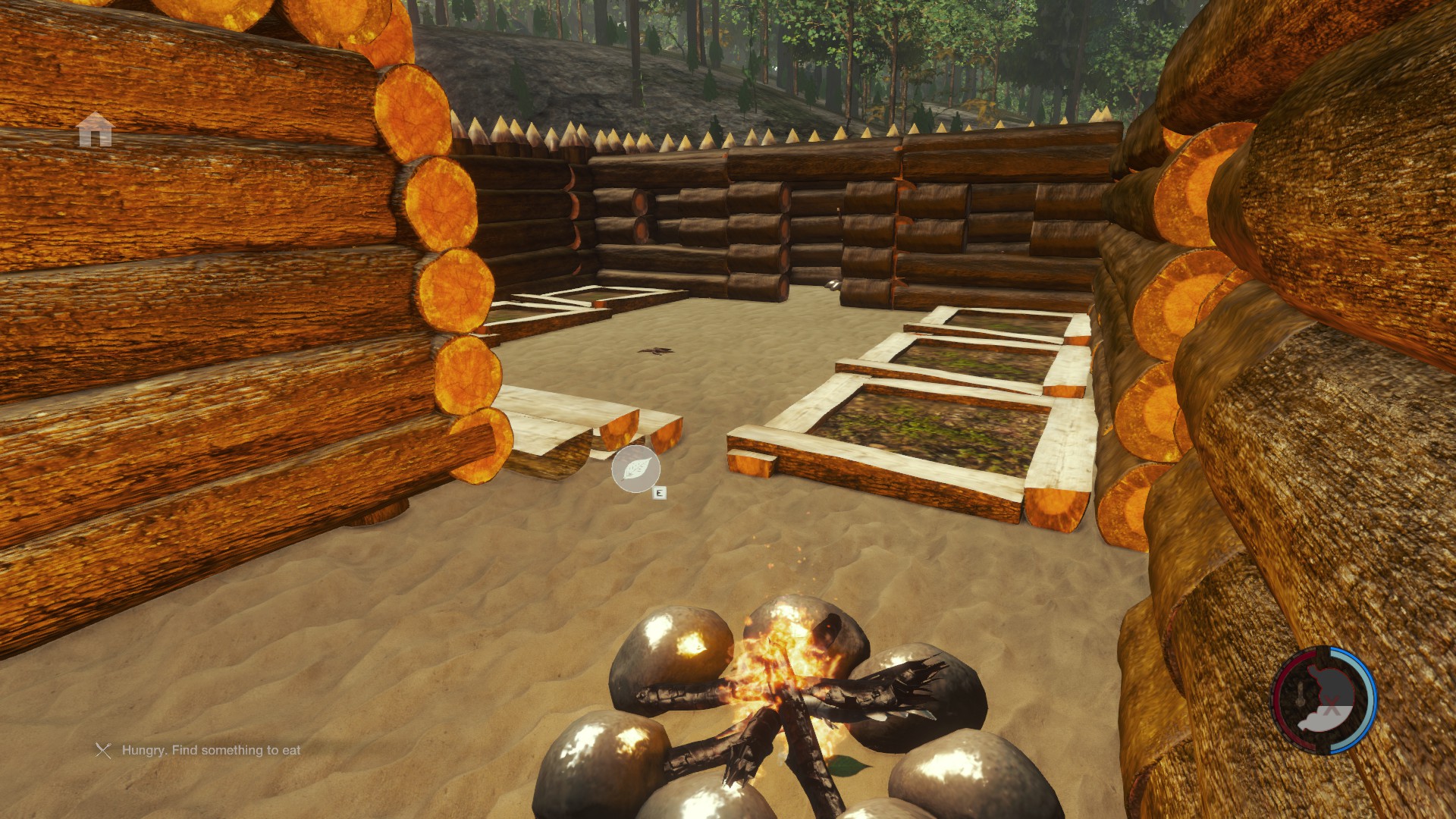1456x819 pixels.
Task: Click the home base marker icon
Action: tap(96, 130)
